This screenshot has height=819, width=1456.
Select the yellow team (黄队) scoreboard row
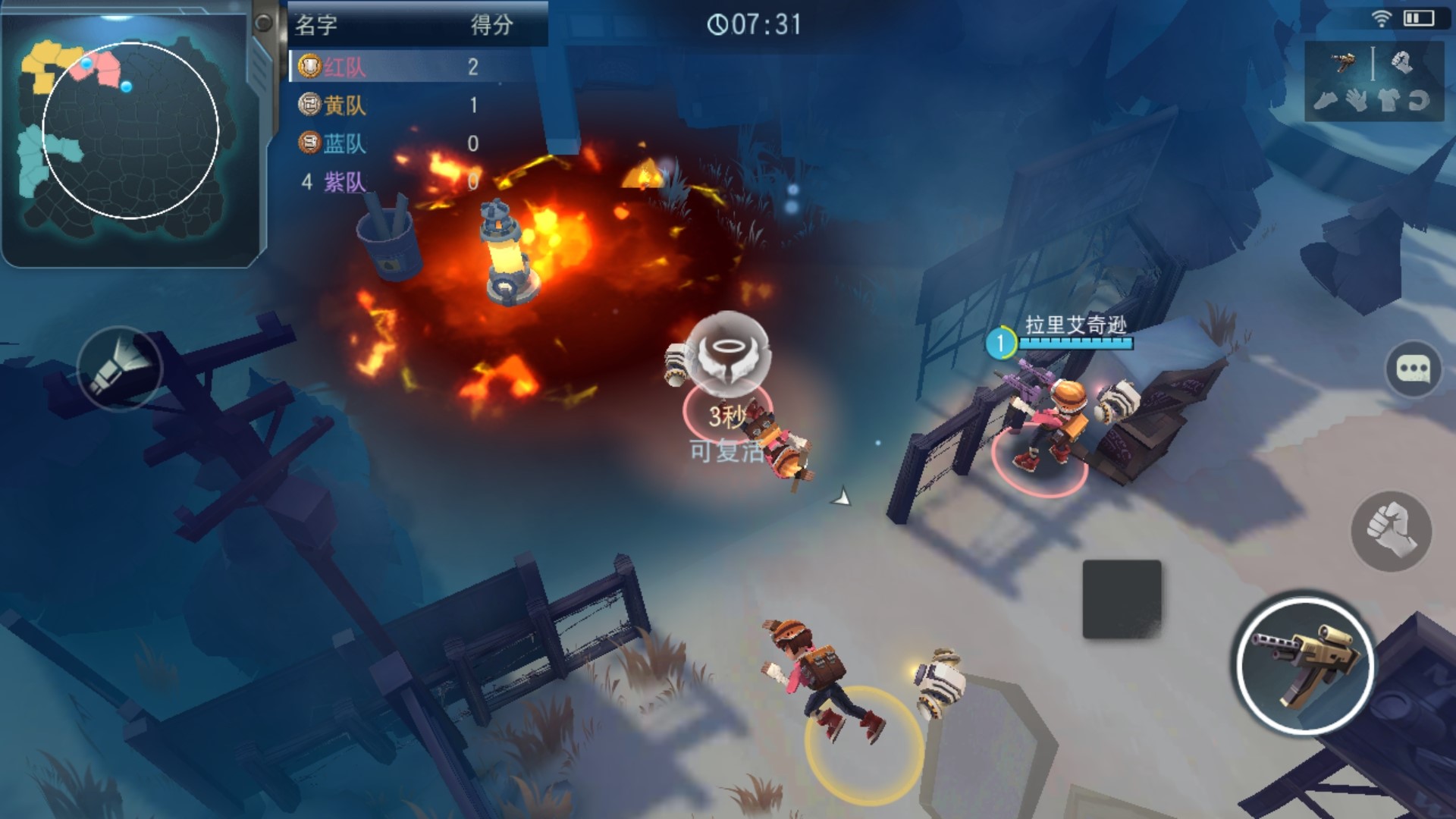pyautogui.click(x=417, y=105)
